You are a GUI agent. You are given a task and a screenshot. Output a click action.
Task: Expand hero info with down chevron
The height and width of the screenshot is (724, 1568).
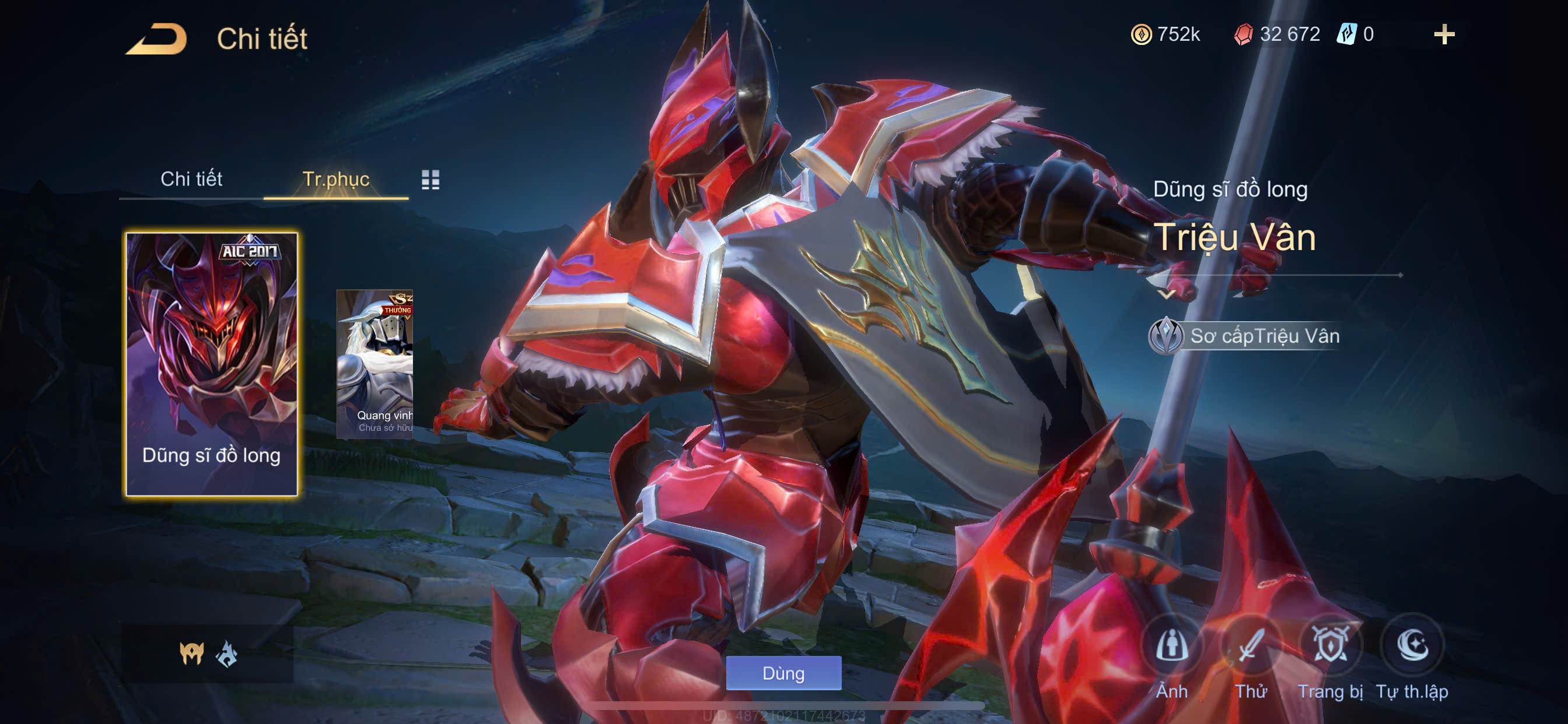pos(1166,294)
